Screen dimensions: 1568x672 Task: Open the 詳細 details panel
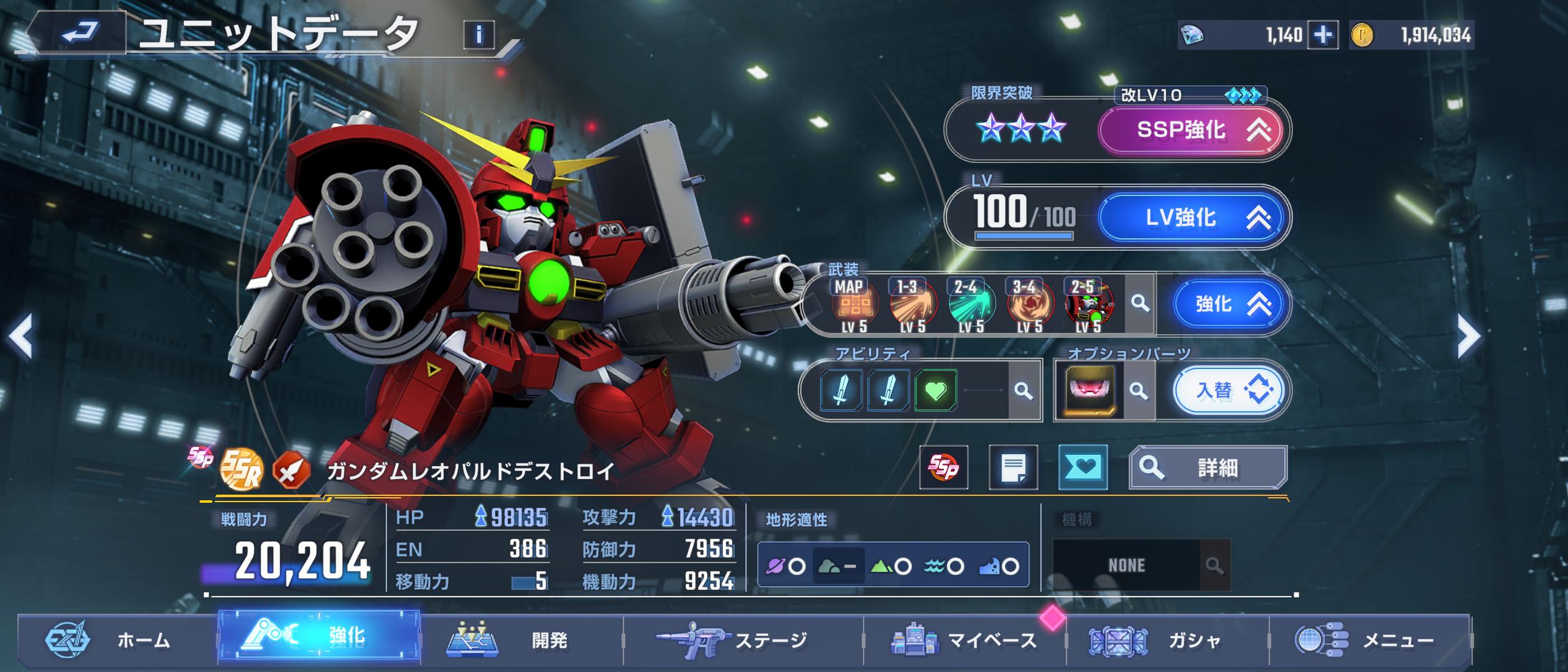coord(1208,467)
